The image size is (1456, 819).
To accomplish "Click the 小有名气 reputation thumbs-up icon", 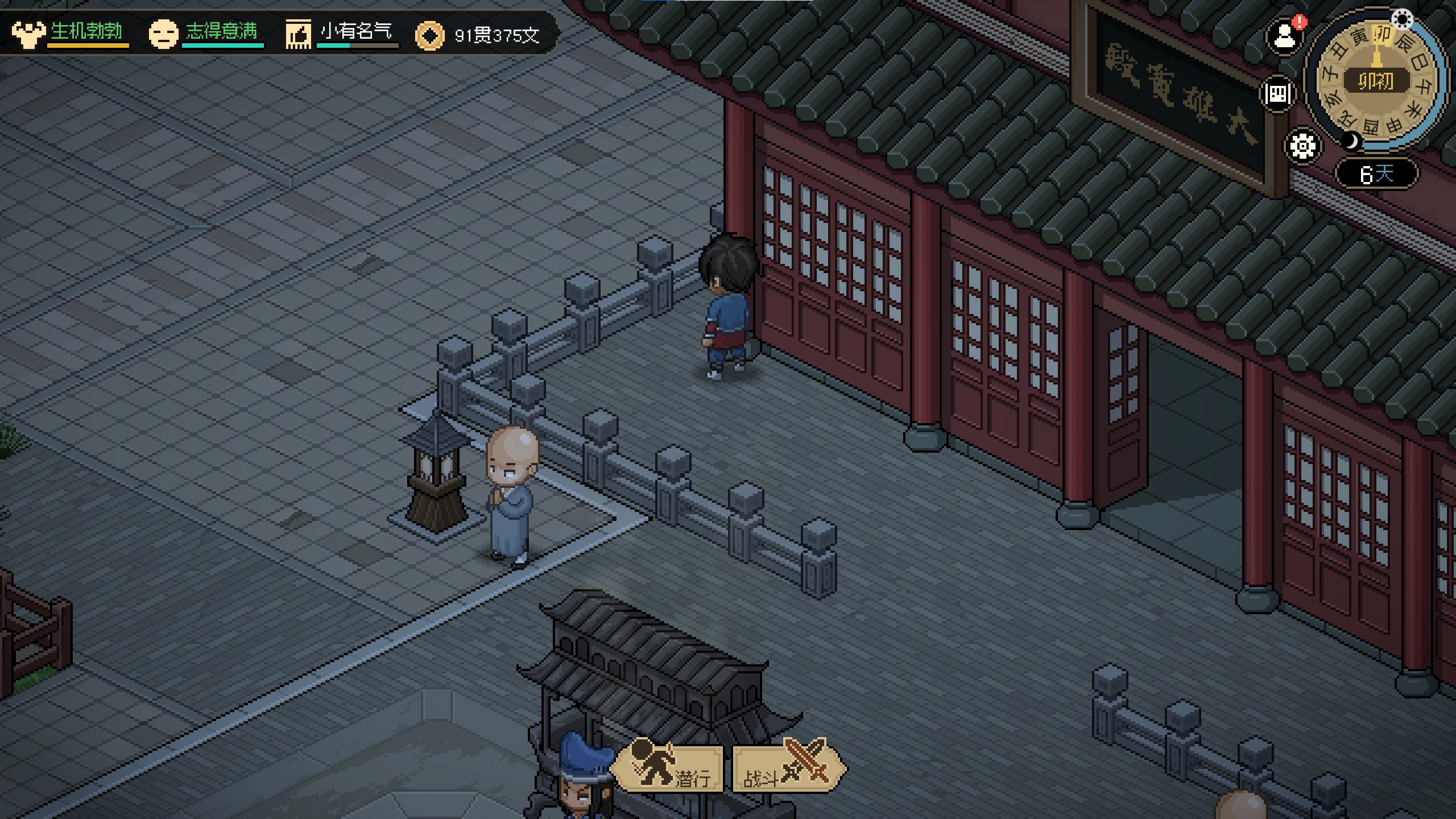I will pyautogui.click(x=298, y=34).
